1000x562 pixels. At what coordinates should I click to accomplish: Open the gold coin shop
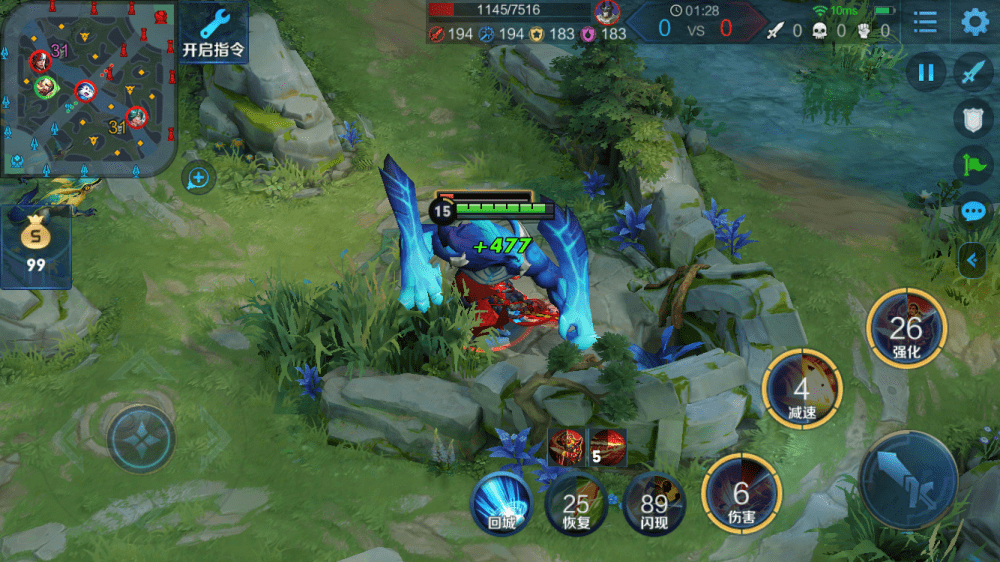click(36, 245)
